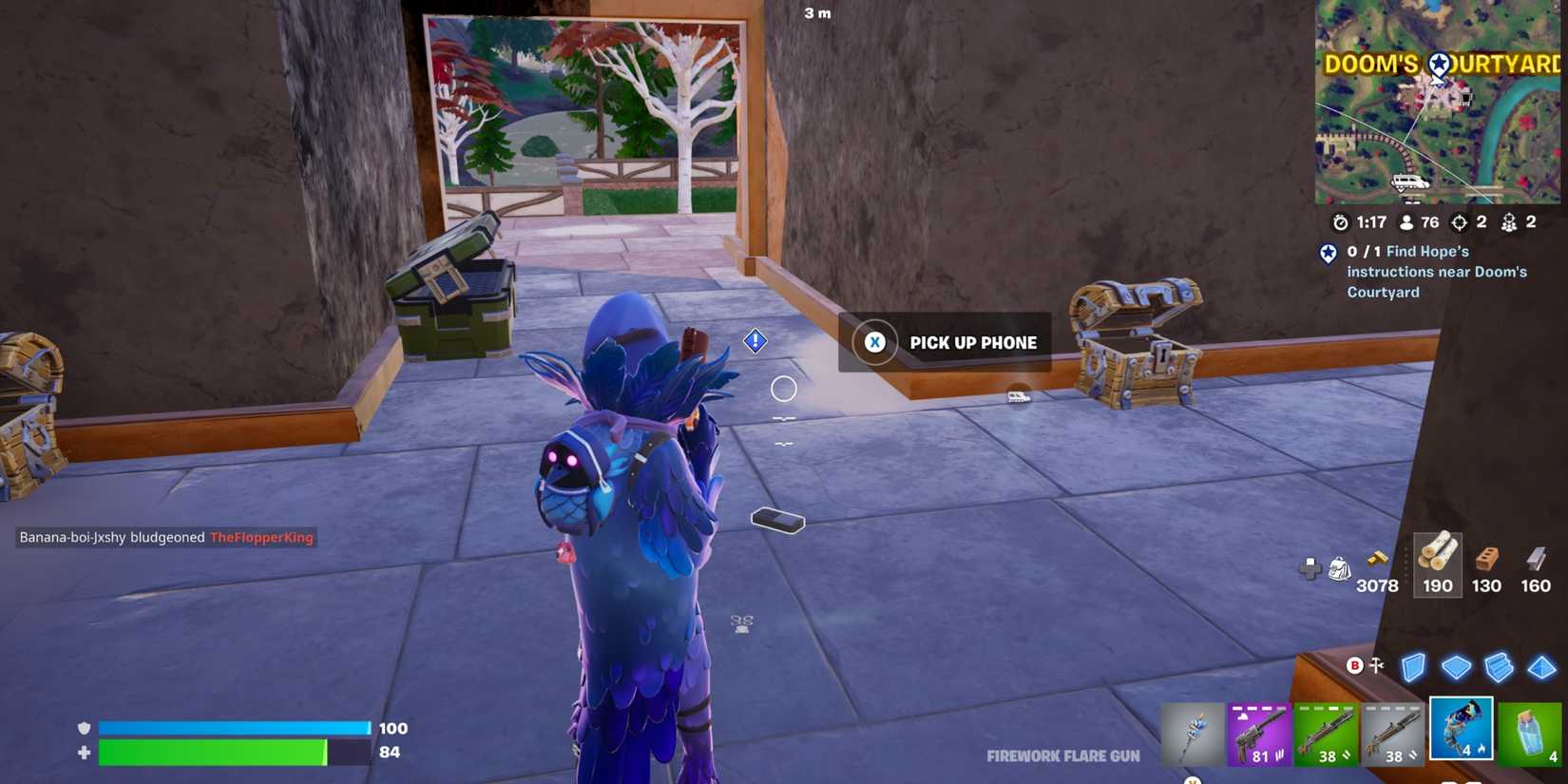Toggle the roof build piece
The image size is (1568, 784).
[x=1540, y=668]
